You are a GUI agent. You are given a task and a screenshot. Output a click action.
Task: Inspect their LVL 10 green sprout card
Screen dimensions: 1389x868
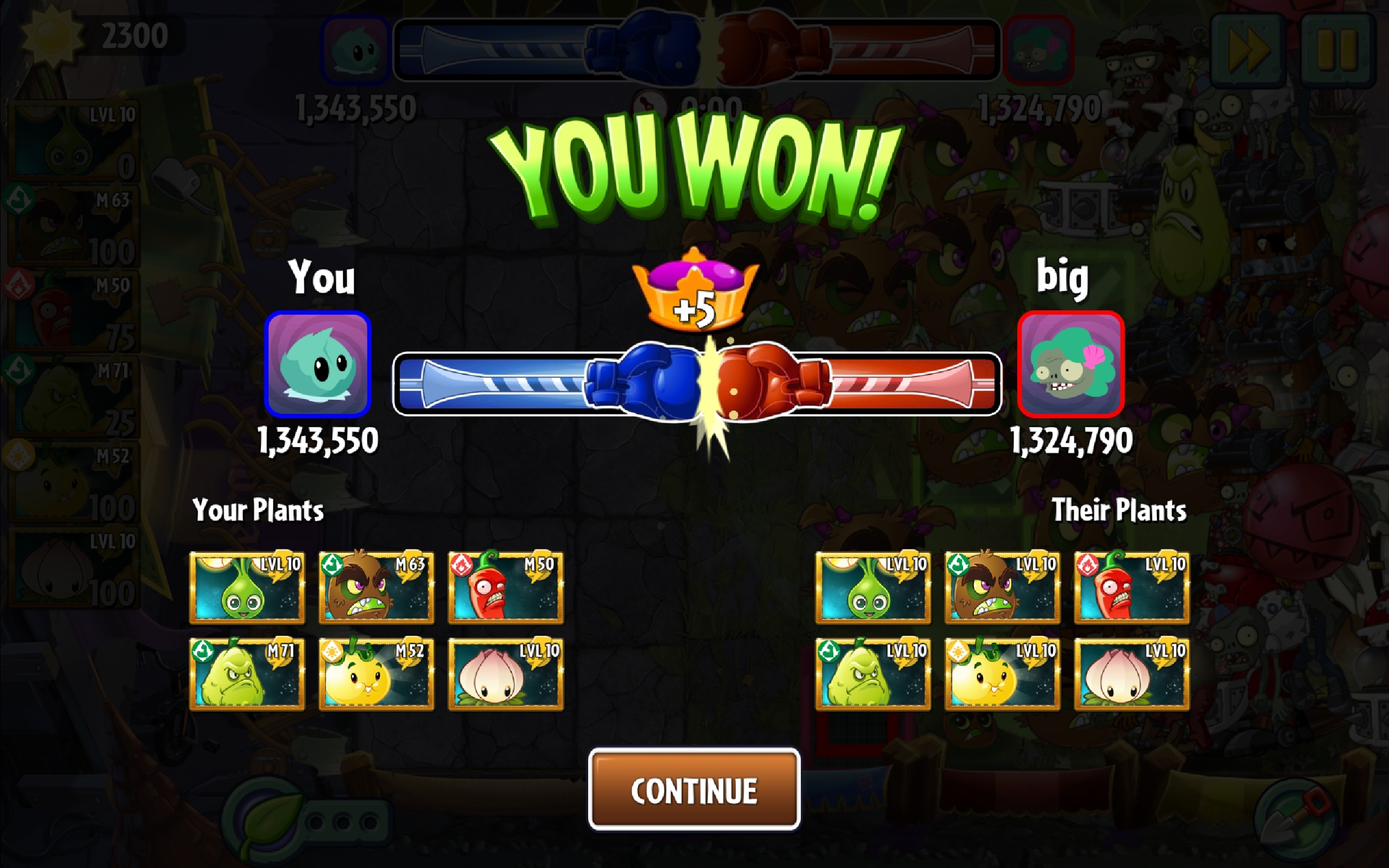pyautogui.click(x=873, y=588)
